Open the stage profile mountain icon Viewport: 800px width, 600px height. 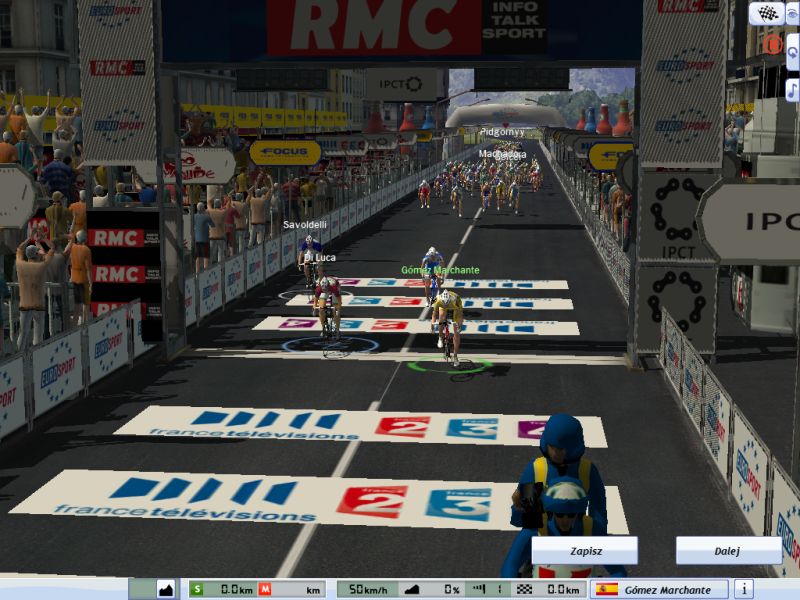pyautogui.click(x=166, y=589)
